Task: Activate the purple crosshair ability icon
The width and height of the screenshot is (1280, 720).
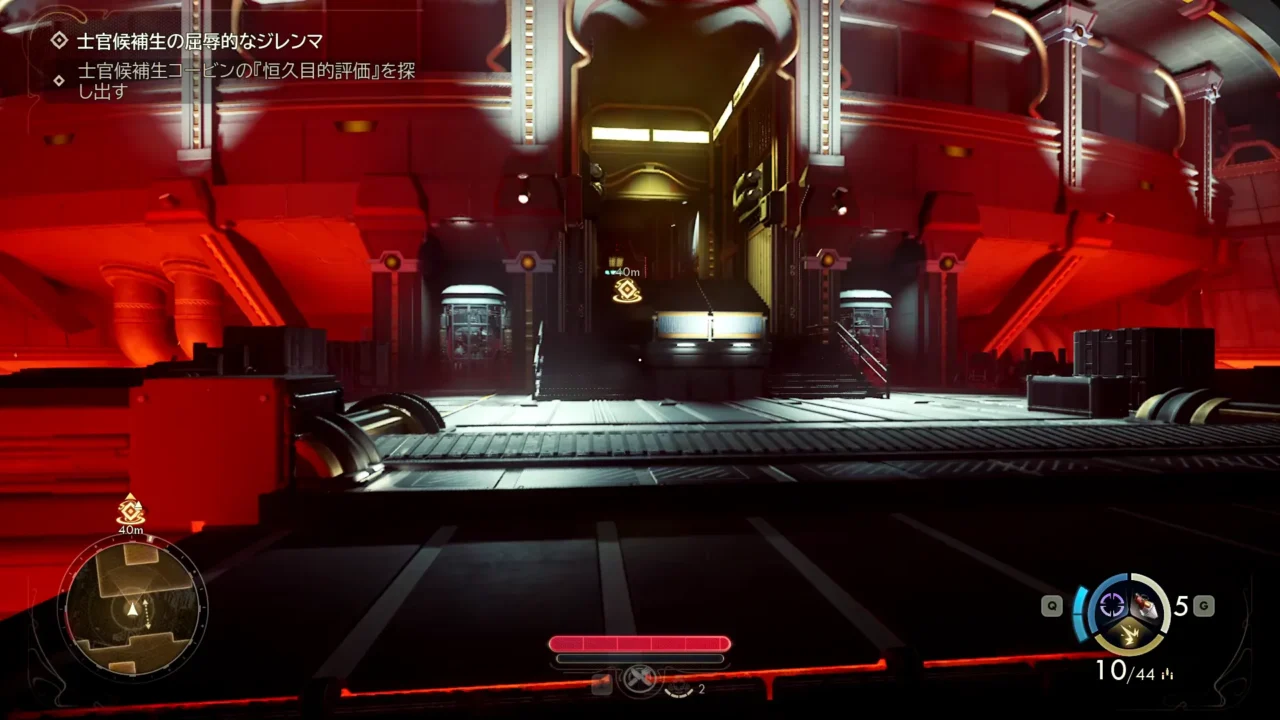Action: click(x=1112, y=604)
